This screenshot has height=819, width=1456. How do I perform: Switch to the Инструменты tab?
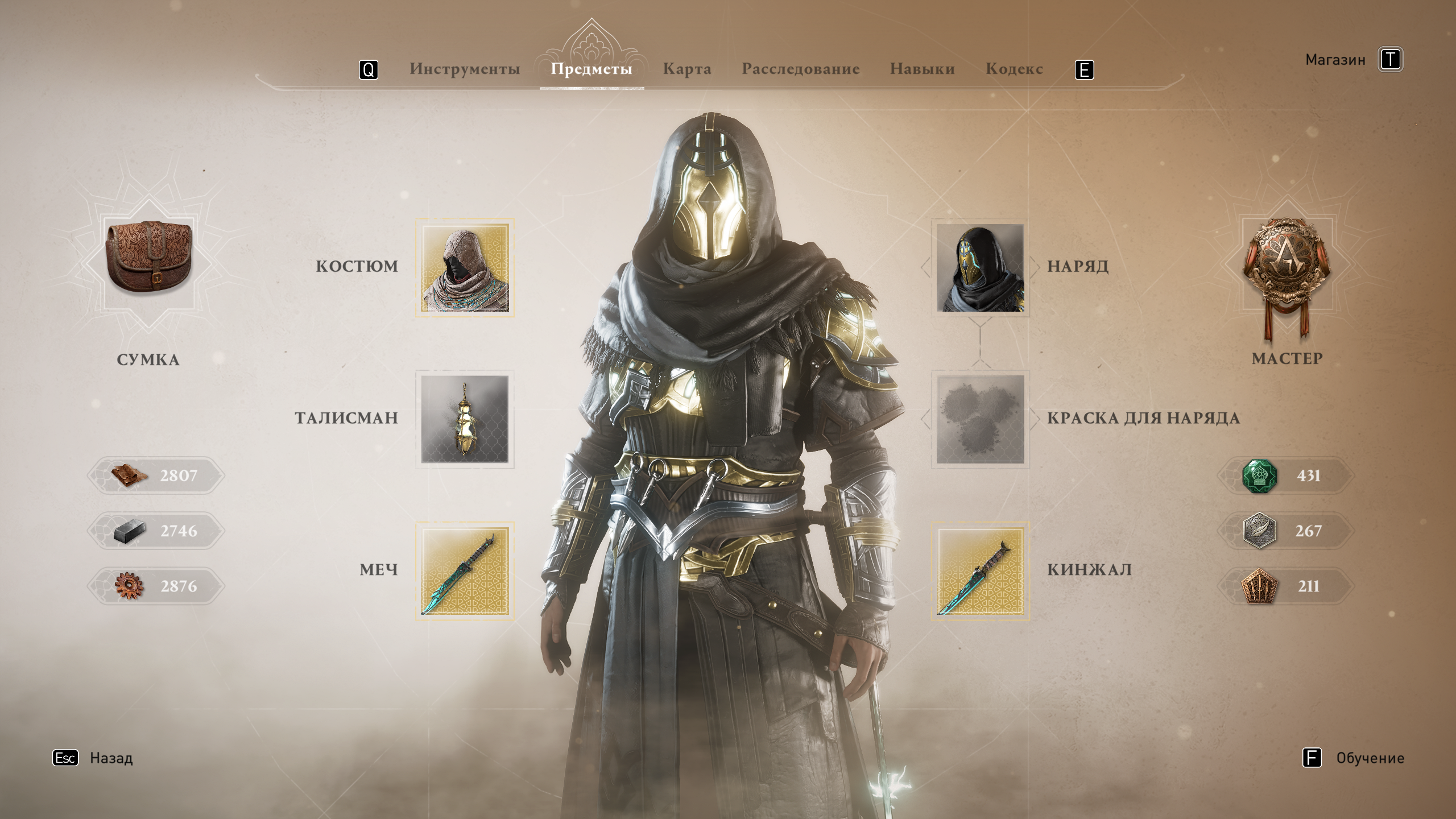465,69
